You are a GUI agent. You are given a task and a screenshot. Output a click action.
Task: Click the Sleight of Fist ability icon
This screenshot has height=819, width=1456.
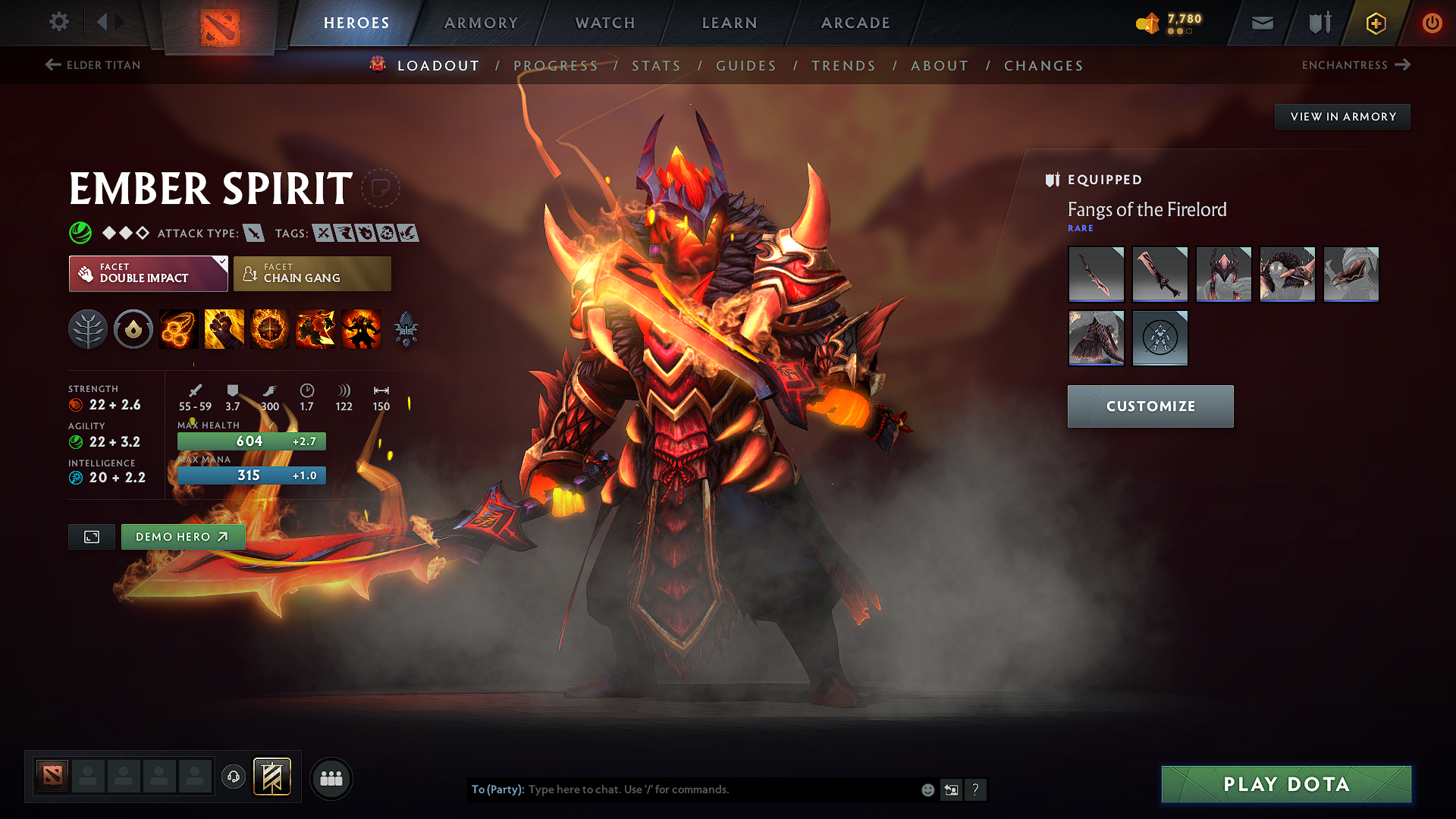(223, 328)
